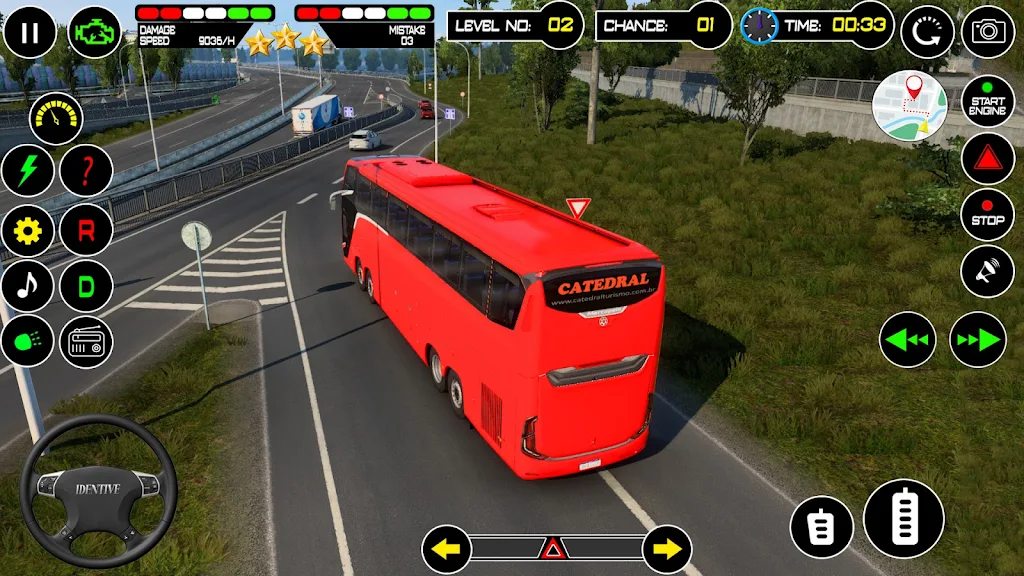Shift into reverse with the R button
Image resolution: width=1024 pixels, height=576 pixels.
(86, 231)
